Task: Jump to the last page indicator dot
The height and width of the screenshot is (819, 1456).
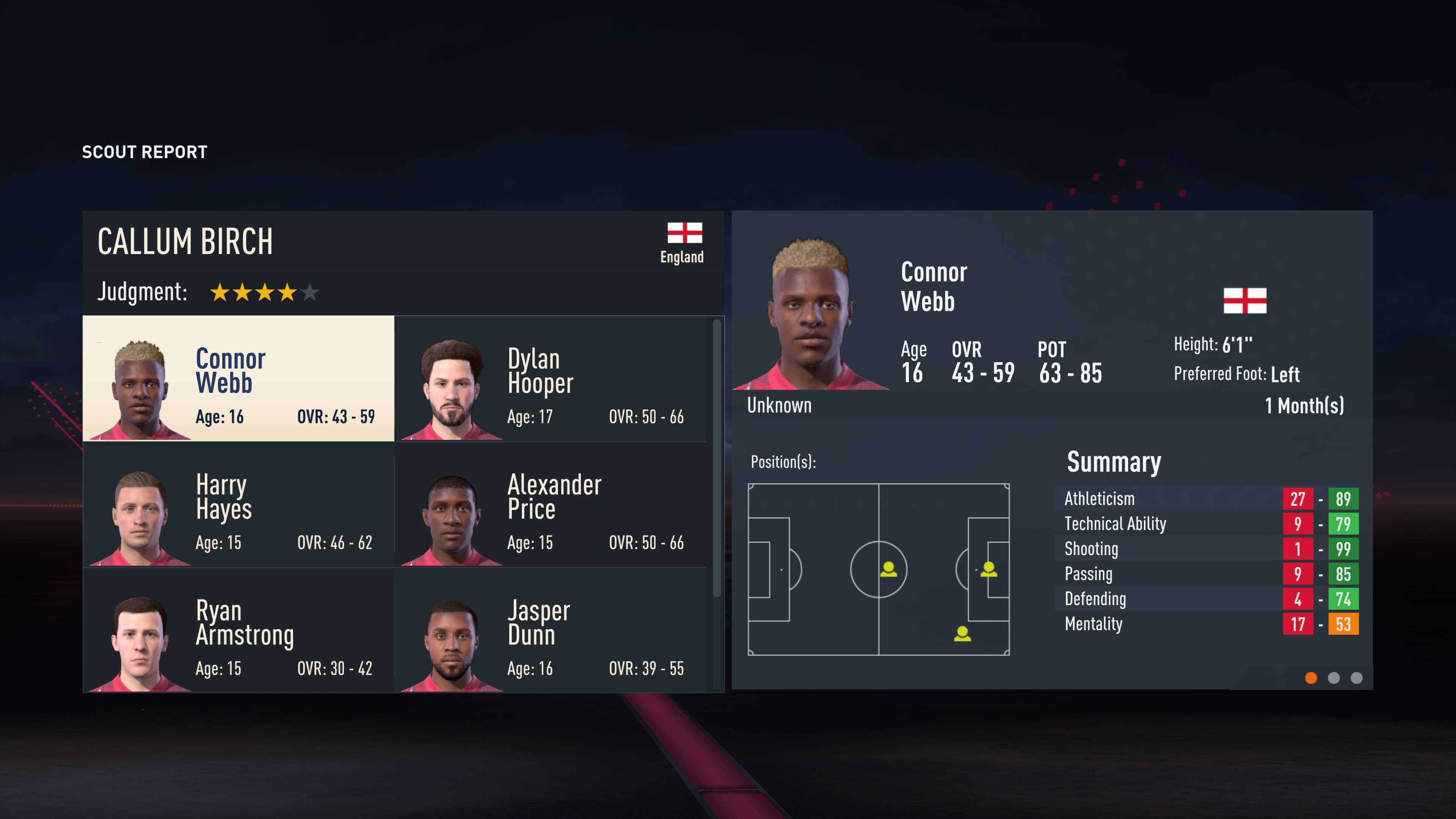Action: (1357, 678)
